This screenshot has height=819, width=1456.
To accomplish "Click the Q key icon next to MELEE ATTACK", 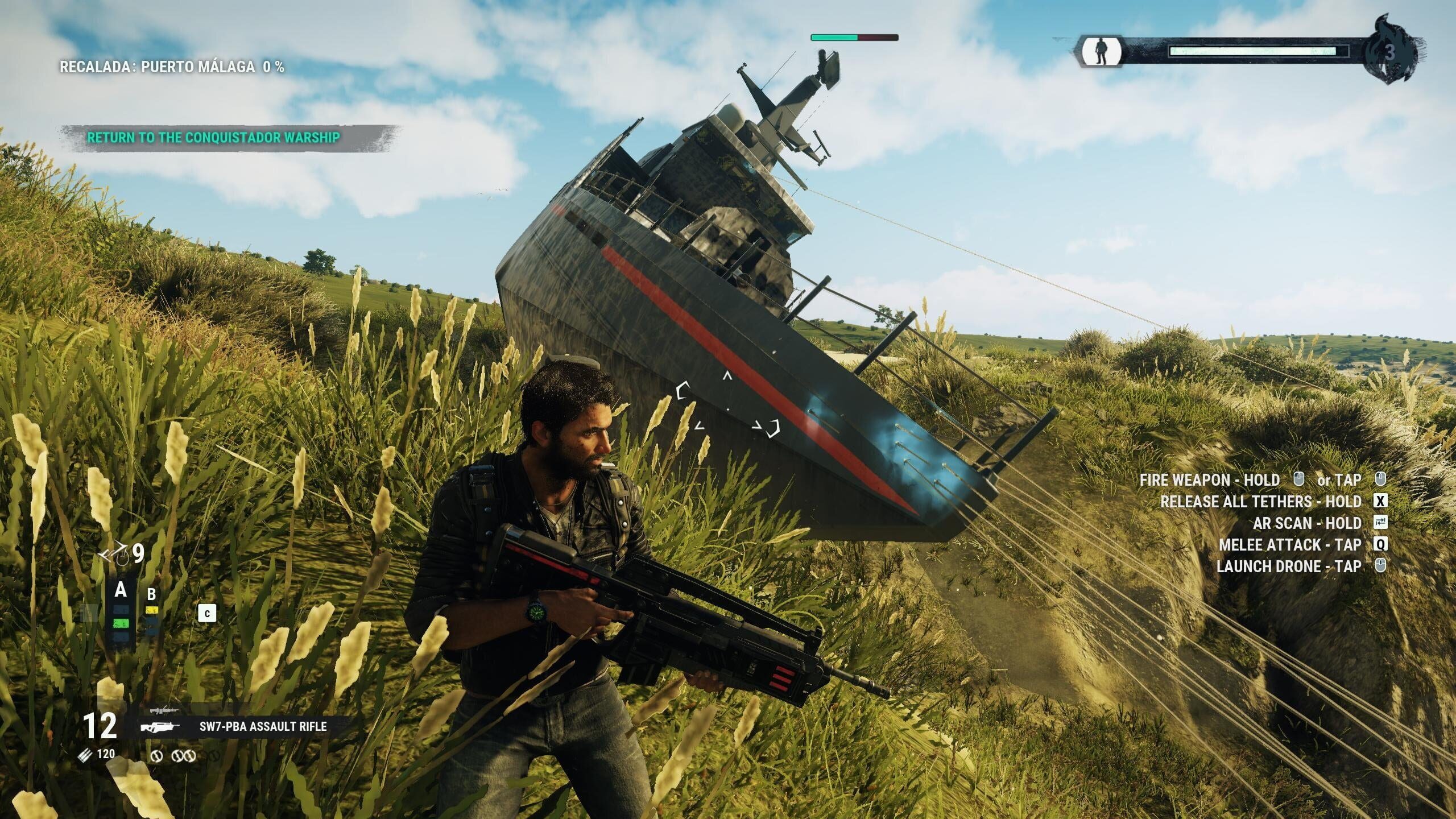I will tap(1381, 544).
